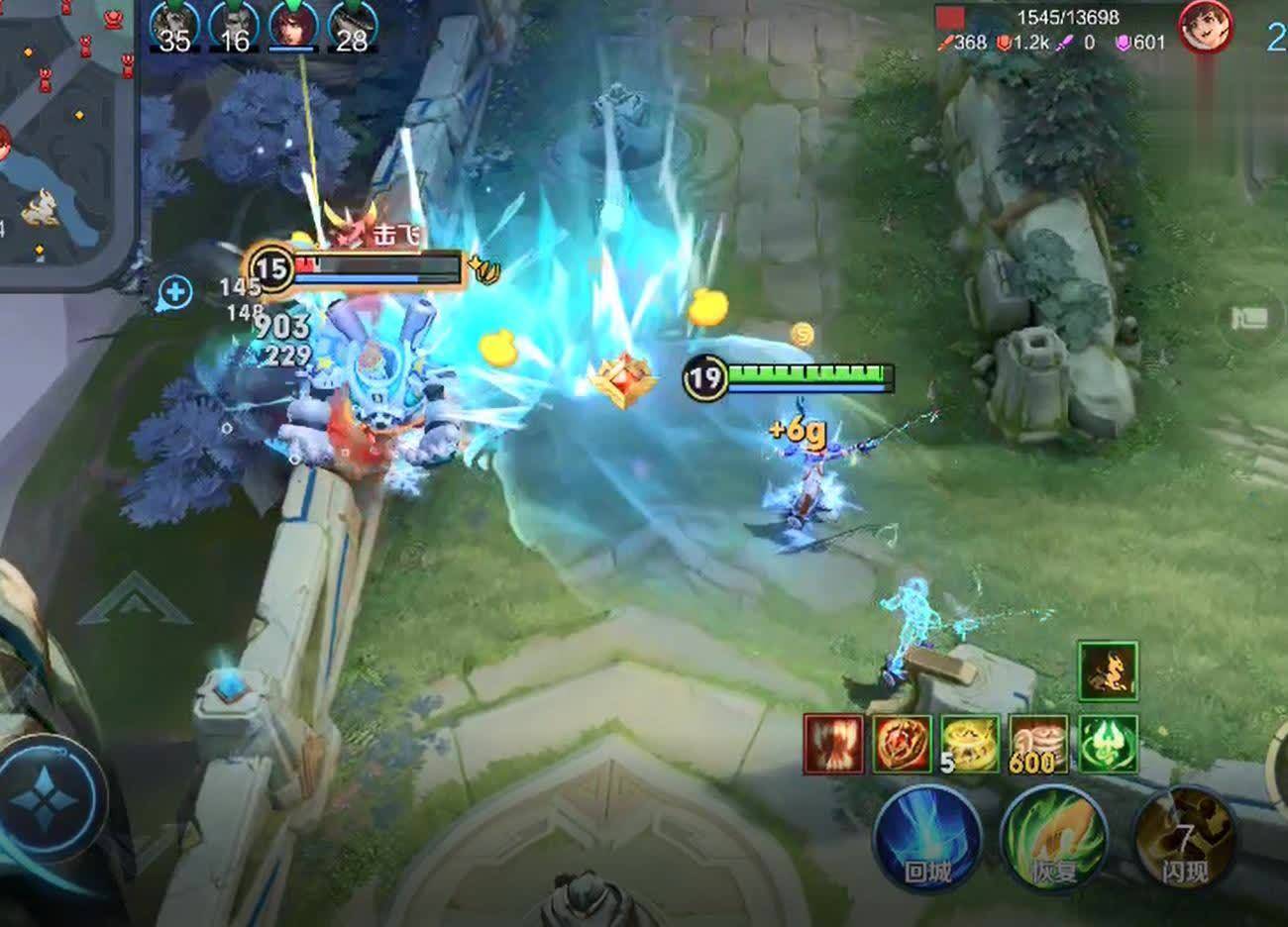Viewport: 1288px width, 927px height.
Task: Tap the blue plus chat bubble icon
Action: coord(175,292)
